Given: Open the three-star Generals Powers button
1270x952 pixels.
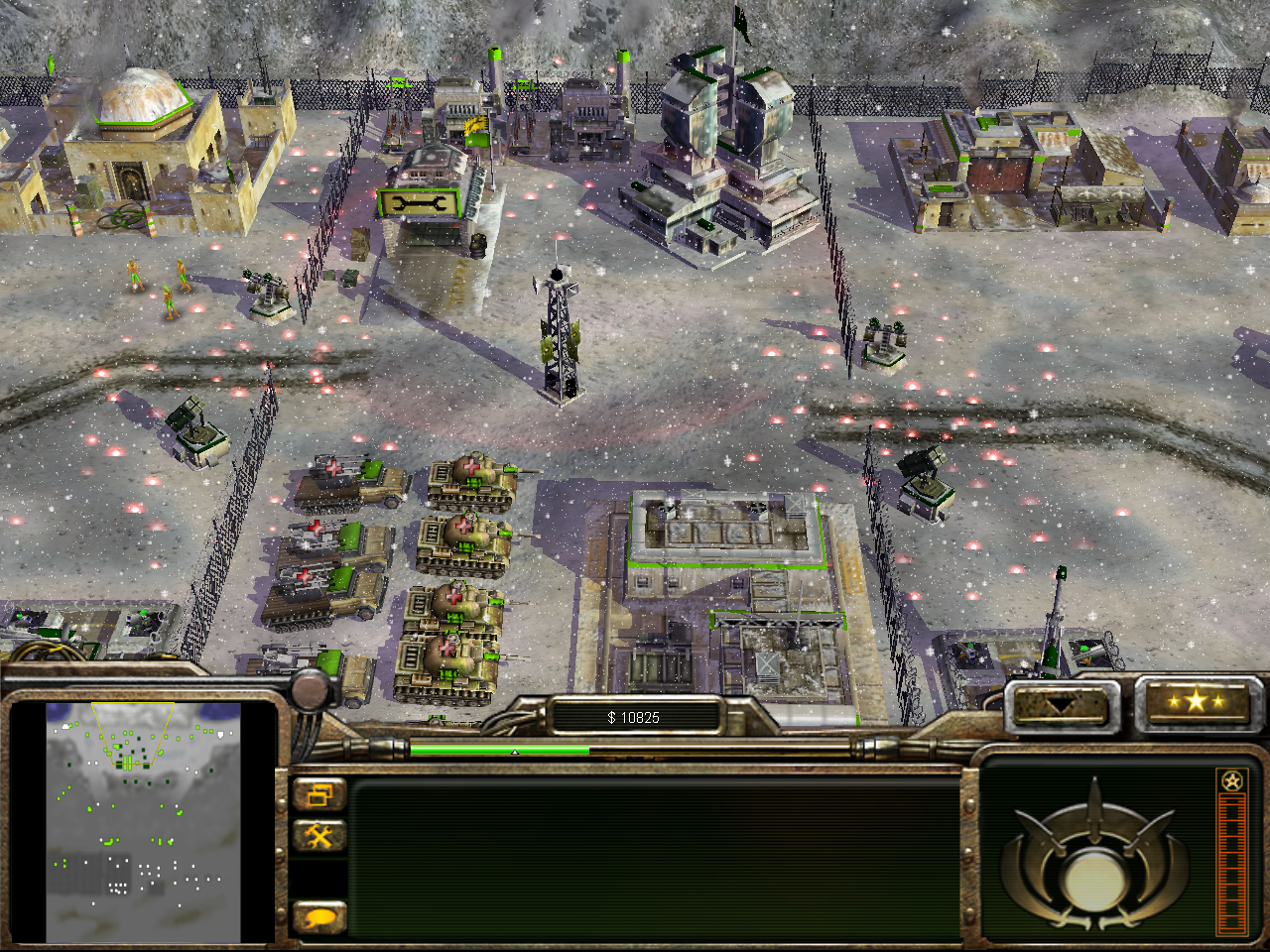Looking at the screenshot, I should tap(1197, 702).
